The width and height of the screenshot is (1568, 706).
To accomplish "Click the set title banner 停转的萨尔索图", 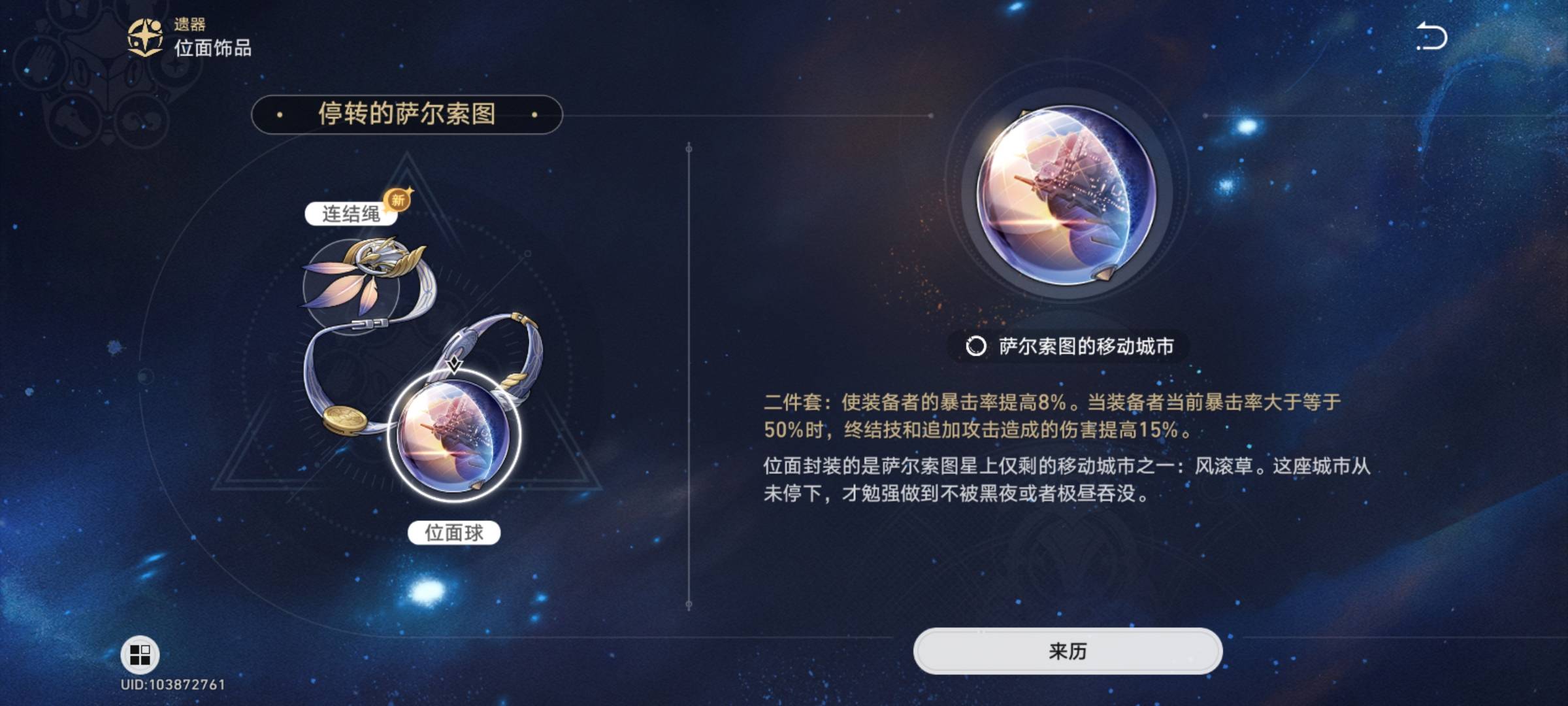I will tap(408, 115).
